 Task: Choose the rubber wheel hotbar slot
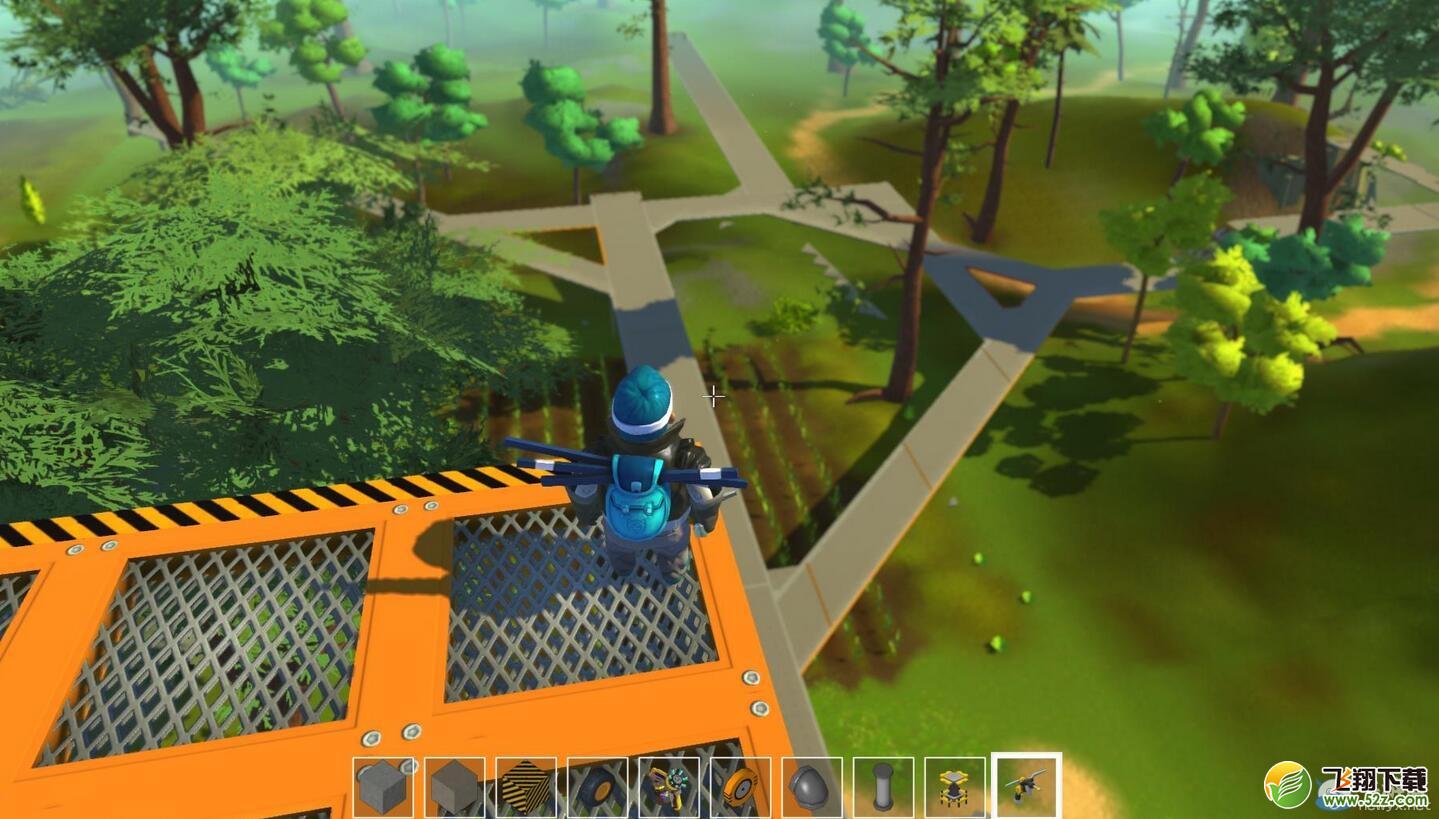click(598, 787)
